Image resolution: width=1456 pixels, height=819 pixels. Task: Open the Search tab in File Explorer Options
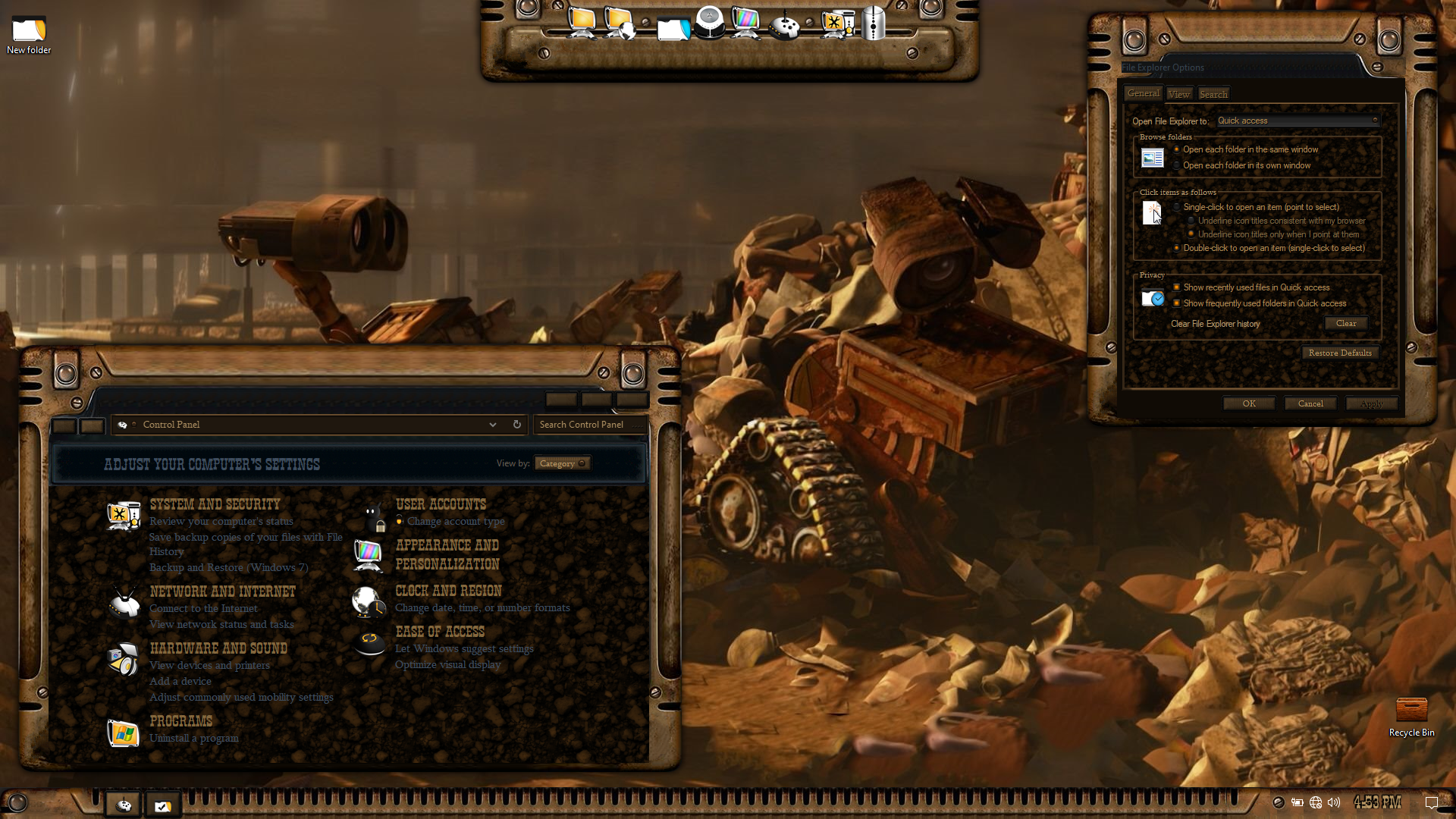coord(1213,94)
